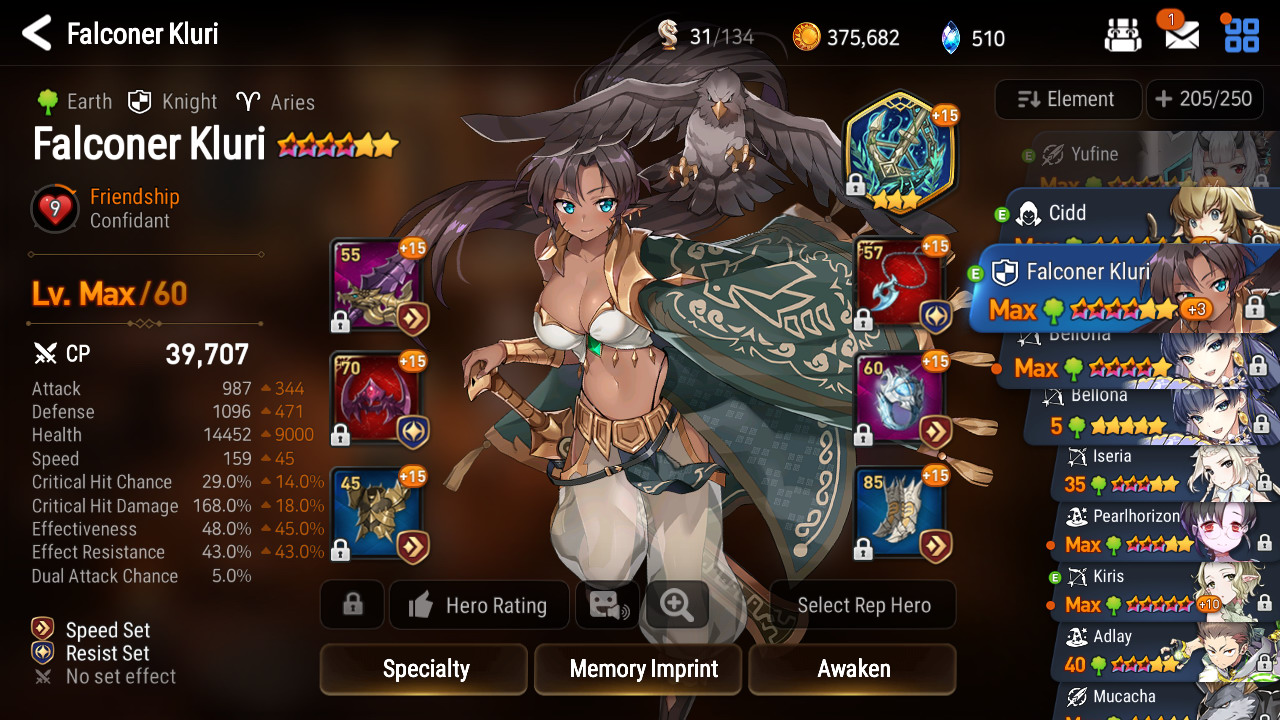Open Hero Rating
1280x720 pixels.
pos(479,605)
